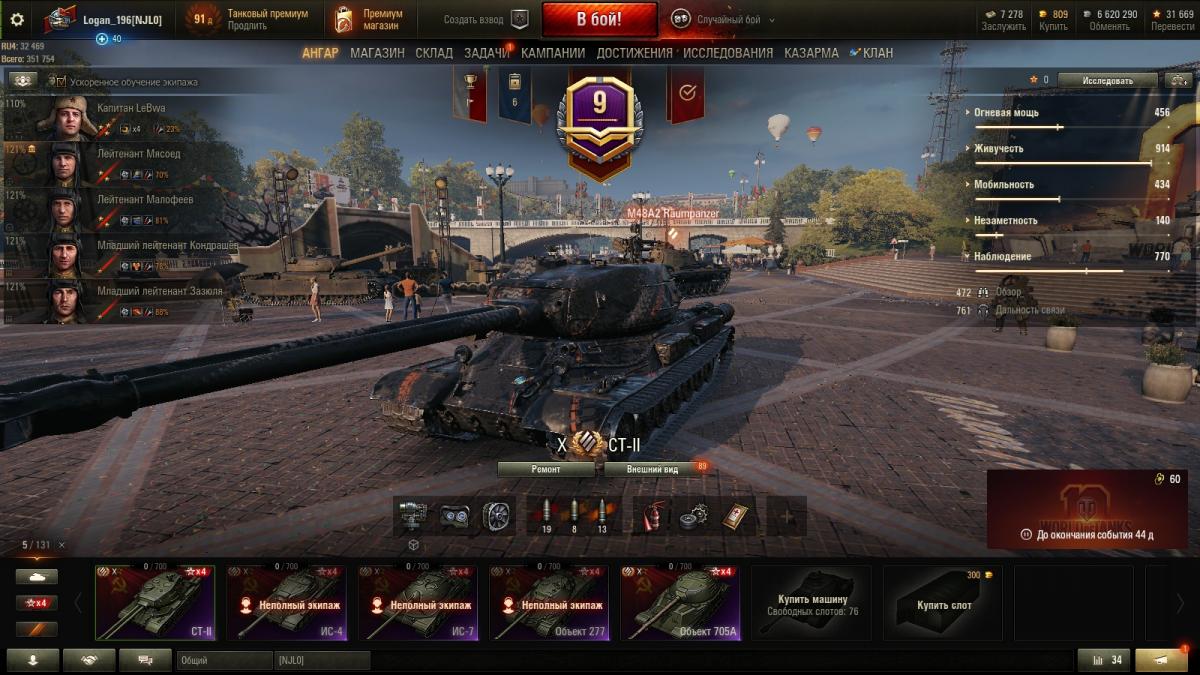Screen dimensions: 1200x675
Task: Choose the Объект 705A tank card
Action: coord(680,603)
